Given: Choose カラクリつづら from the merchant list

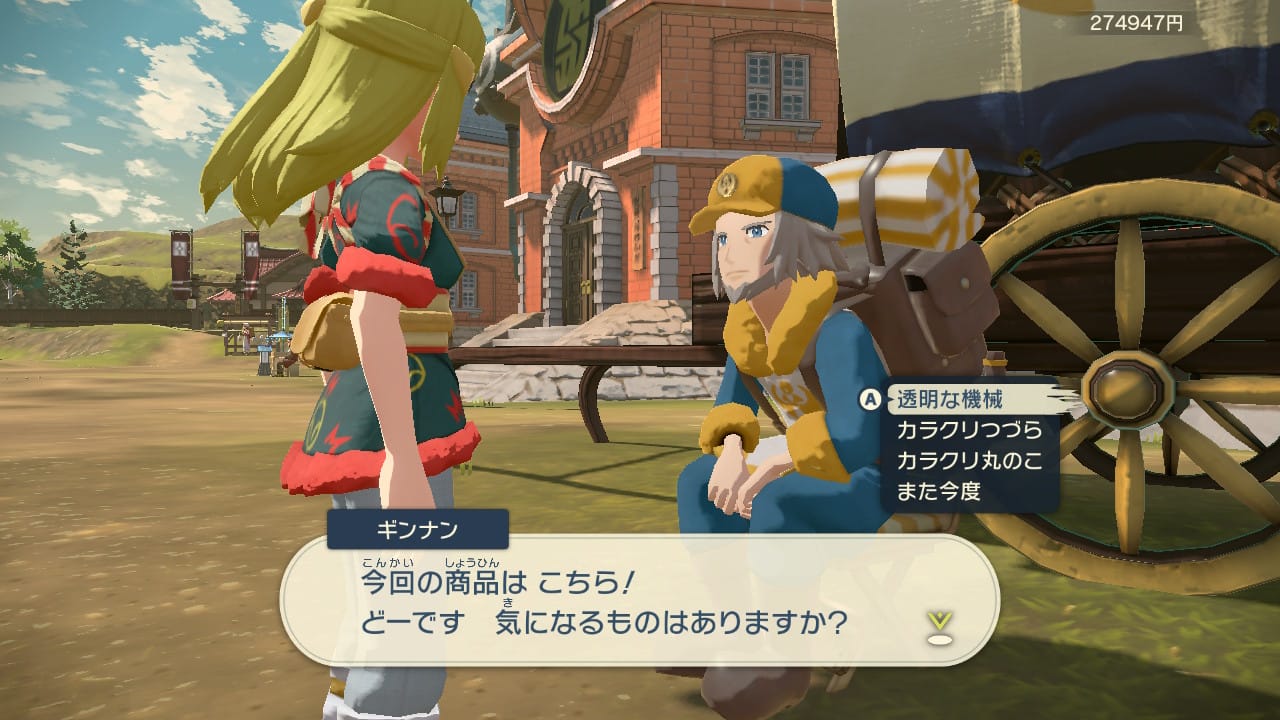Looking at the screenshot, I should [x=963, y=431].
